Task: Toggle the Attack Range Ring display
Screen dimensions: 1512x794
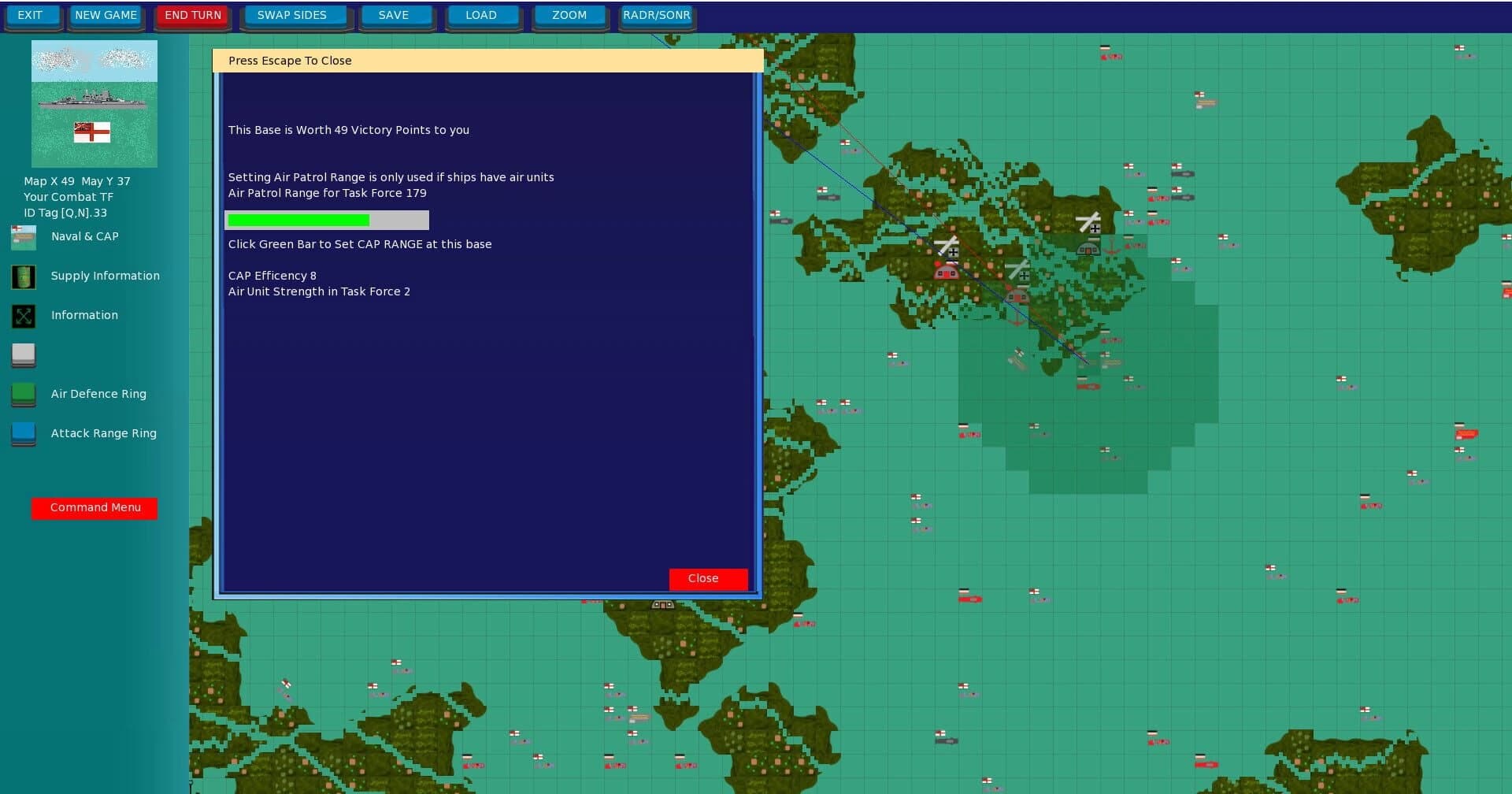Action: tap(24, 434)
